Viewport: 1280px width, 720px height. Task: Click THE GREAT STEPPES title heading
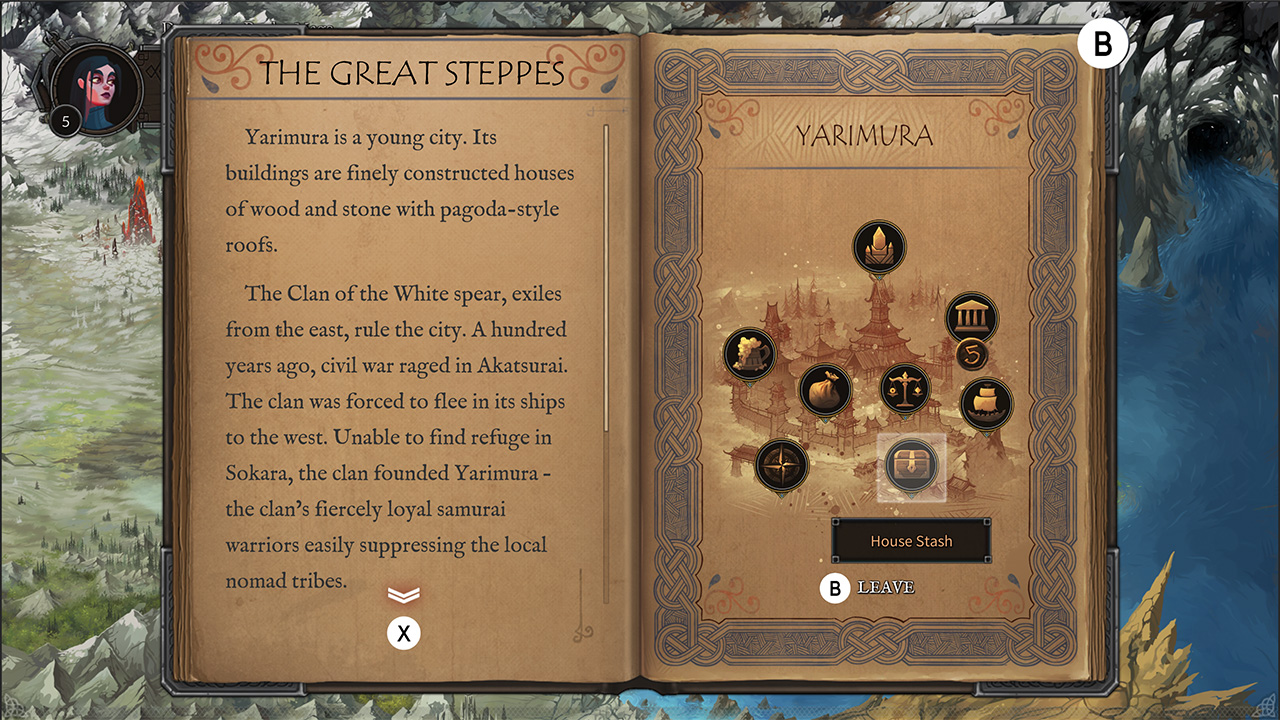pyautogui.click(x=412, y=72)
